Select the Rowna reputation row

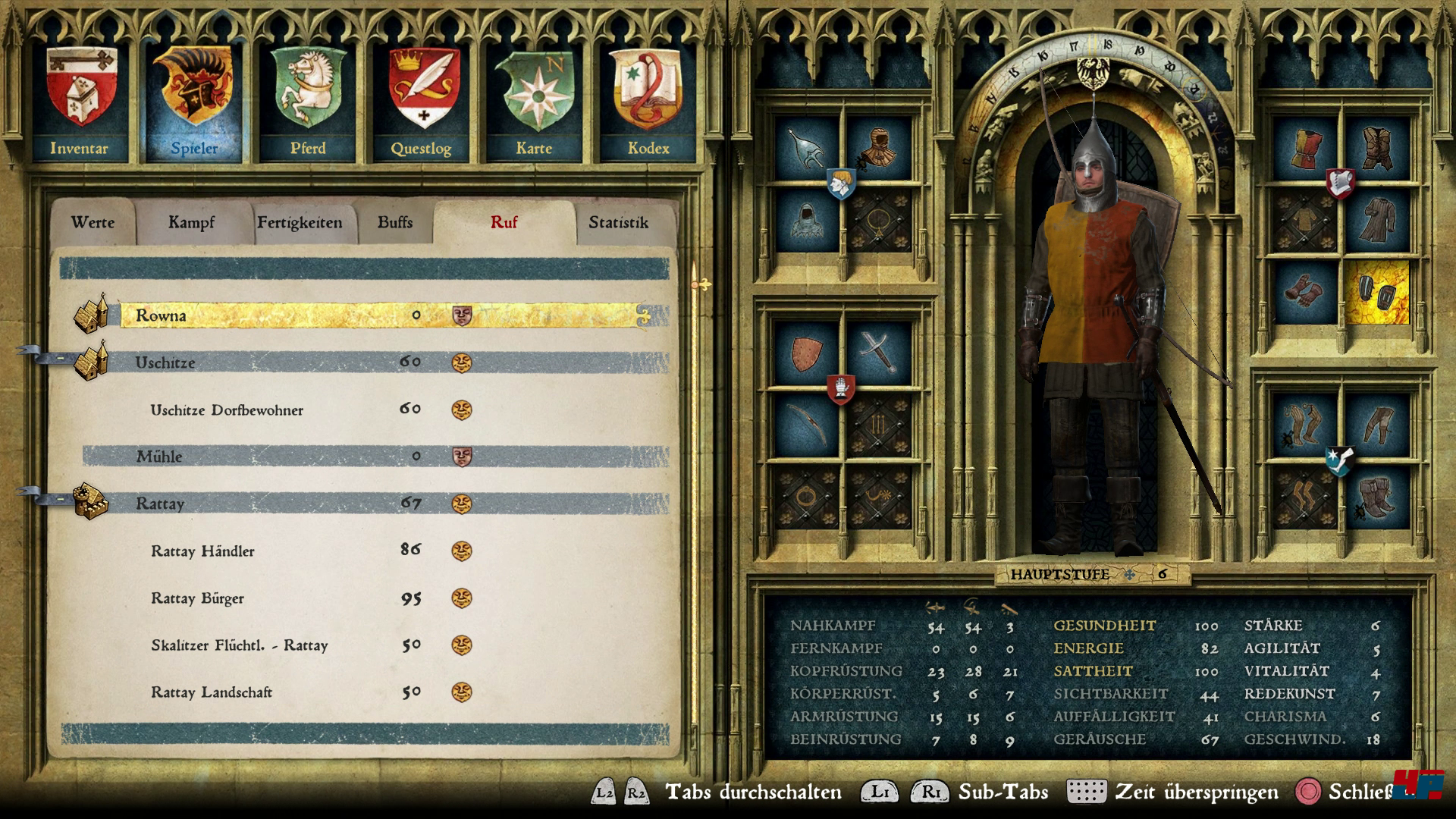379,315
